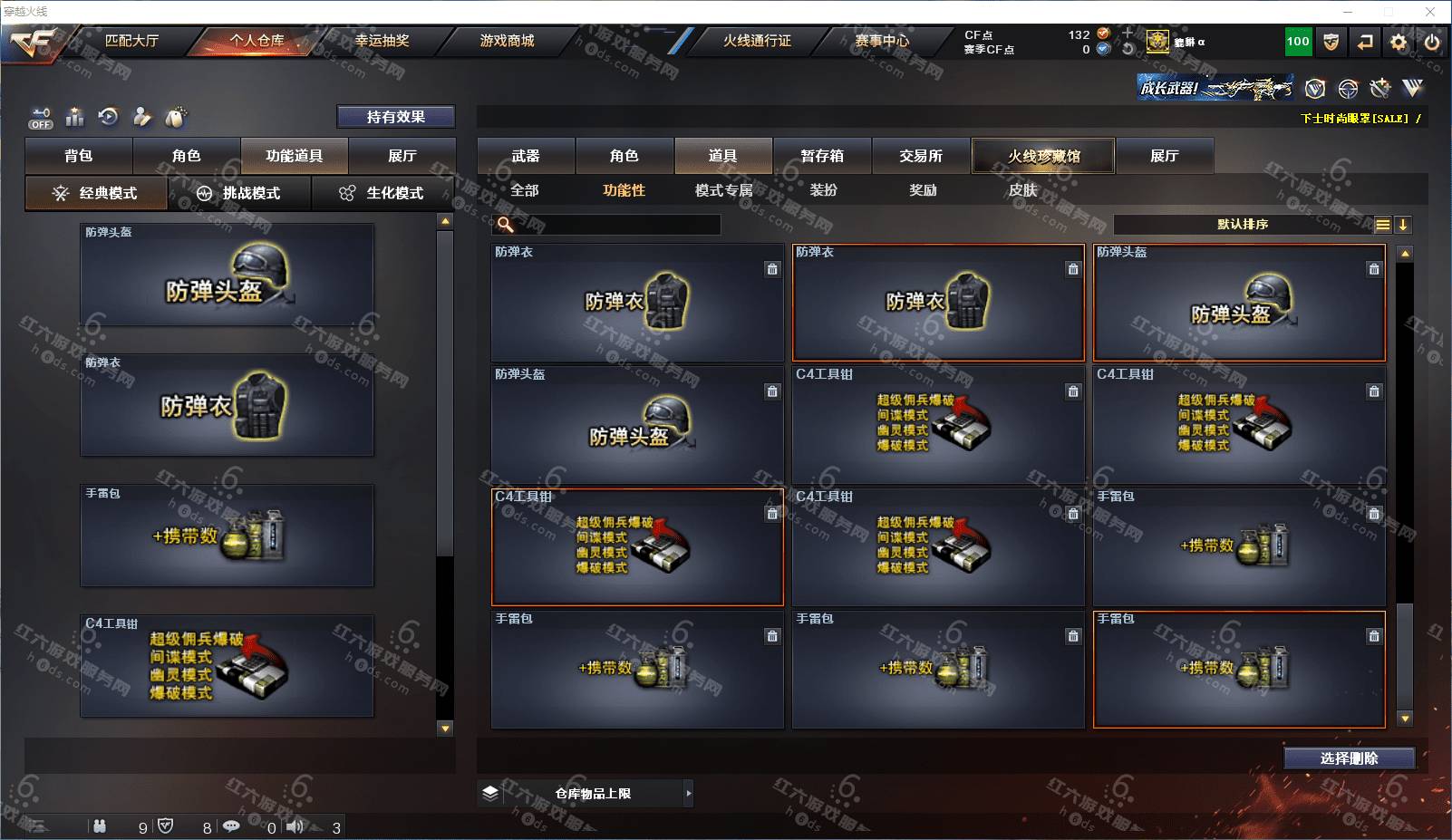Open settings with the gear icon
Image resolution: width=1452 pixels, height=840 pixels.
(1399, 42)
